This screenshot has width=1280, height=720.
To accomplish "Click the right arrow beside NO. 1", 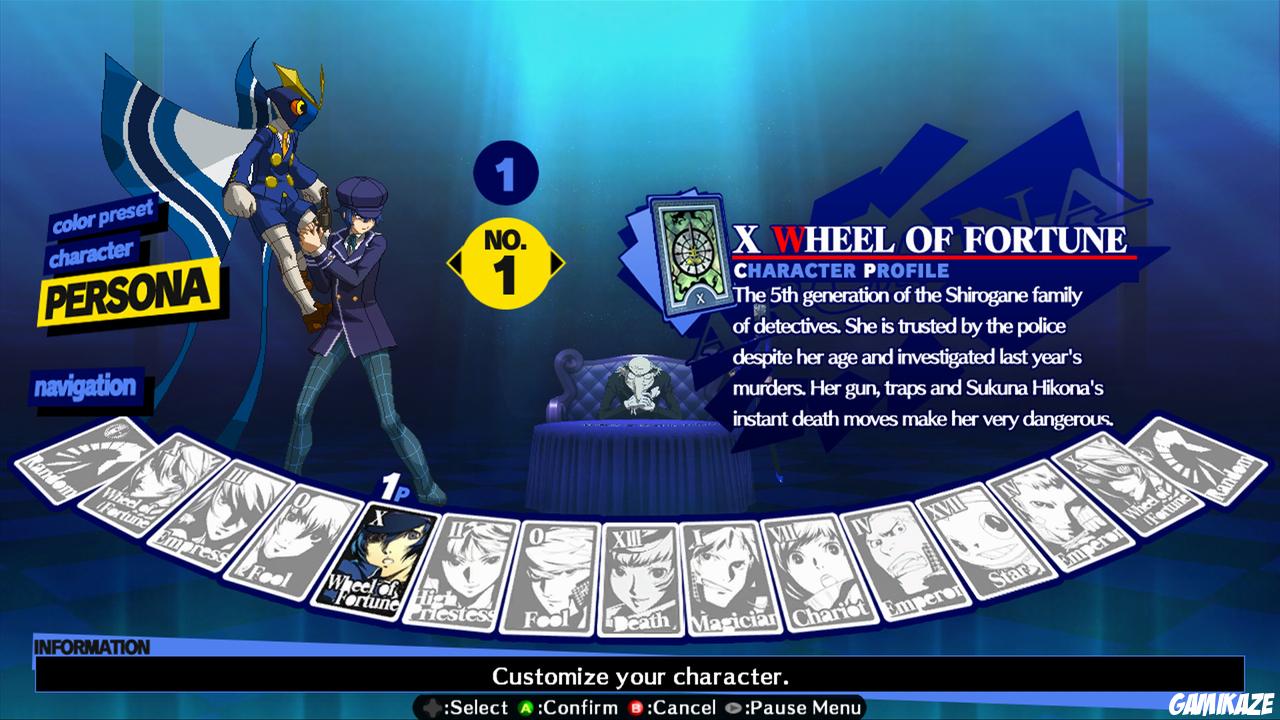I will (x=556, y=262).
